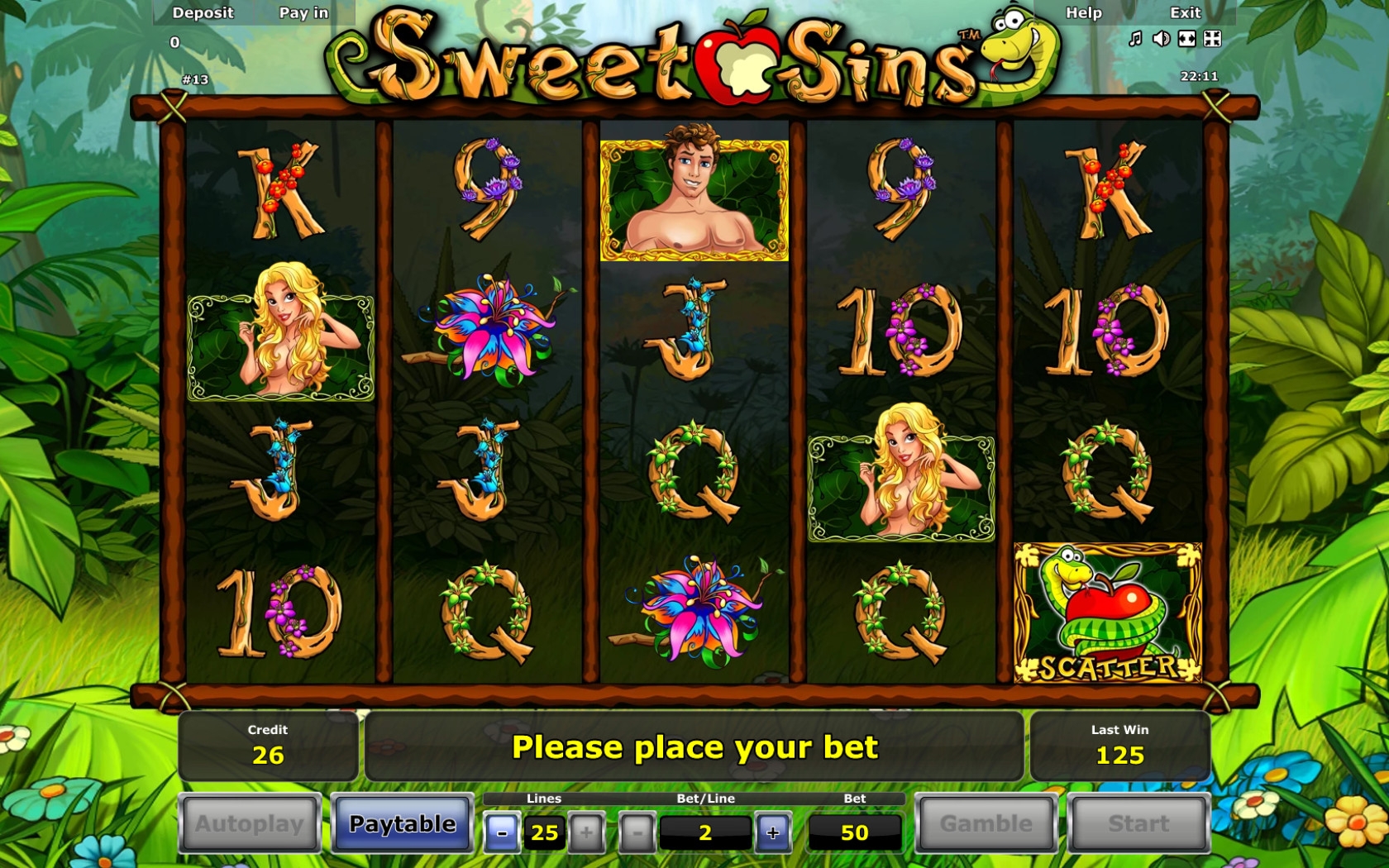Open the Deposit option

point(203,12)
